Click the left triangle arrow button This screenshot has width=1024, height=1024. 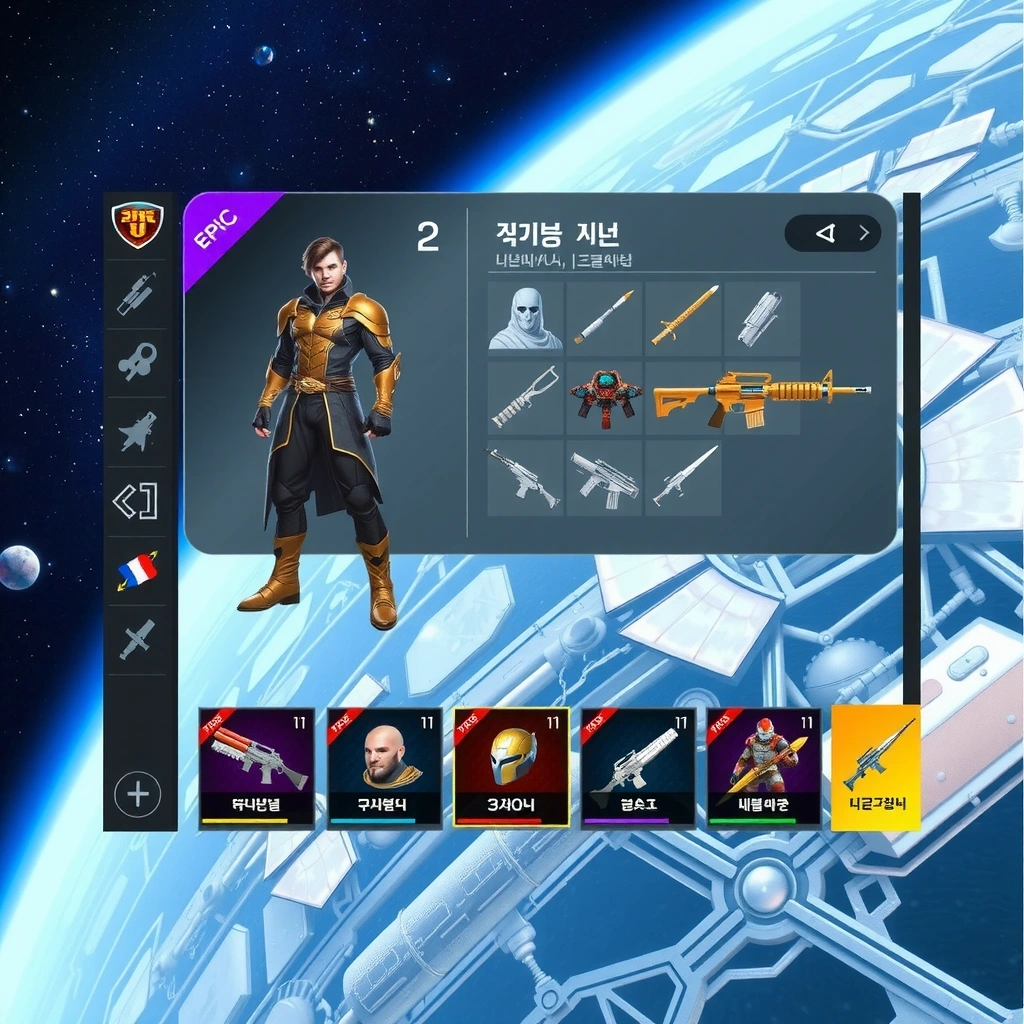pos(825,233)
